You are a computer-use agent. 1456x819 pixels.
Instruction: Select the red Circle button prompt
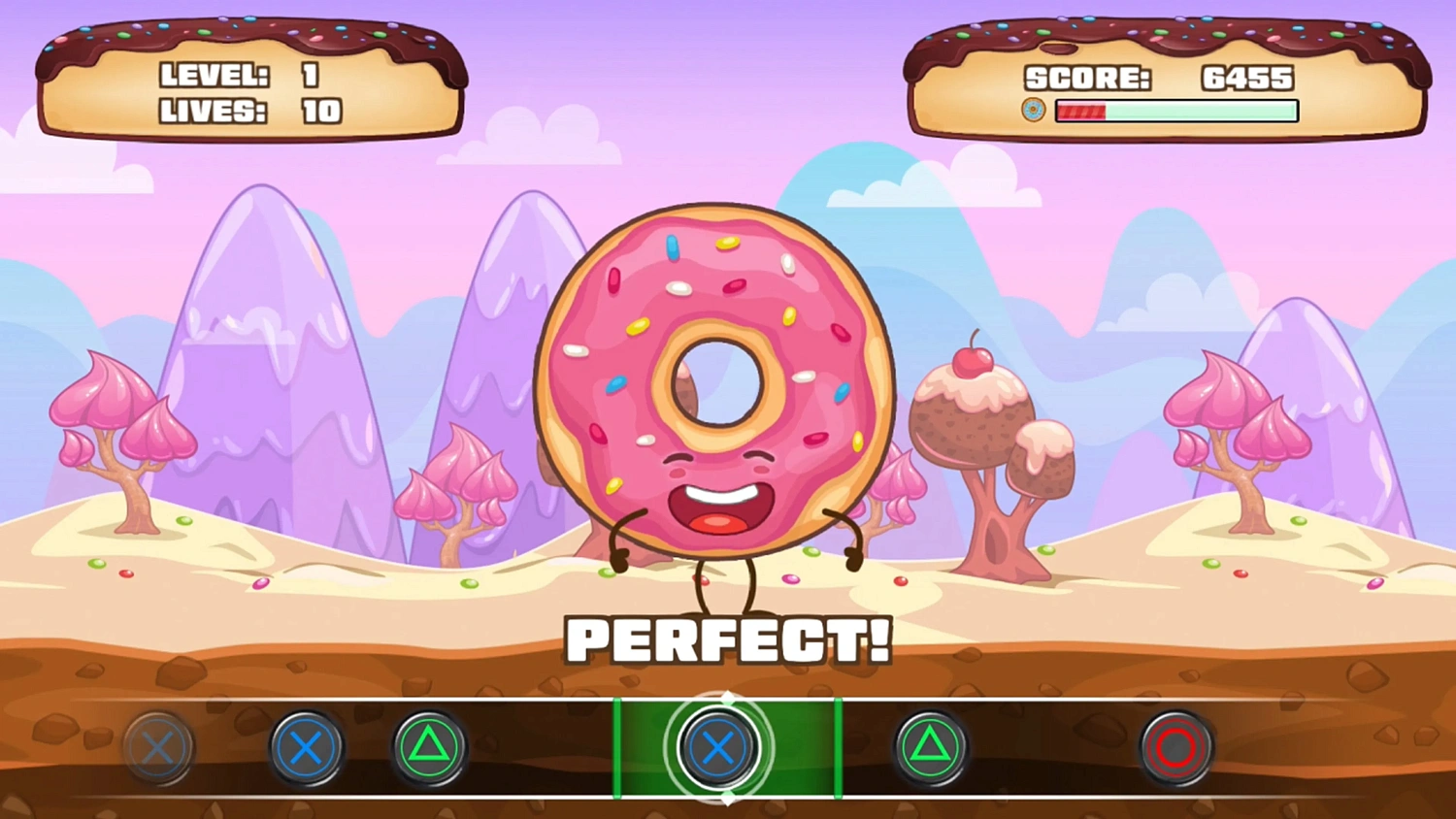coord(1176,746)
